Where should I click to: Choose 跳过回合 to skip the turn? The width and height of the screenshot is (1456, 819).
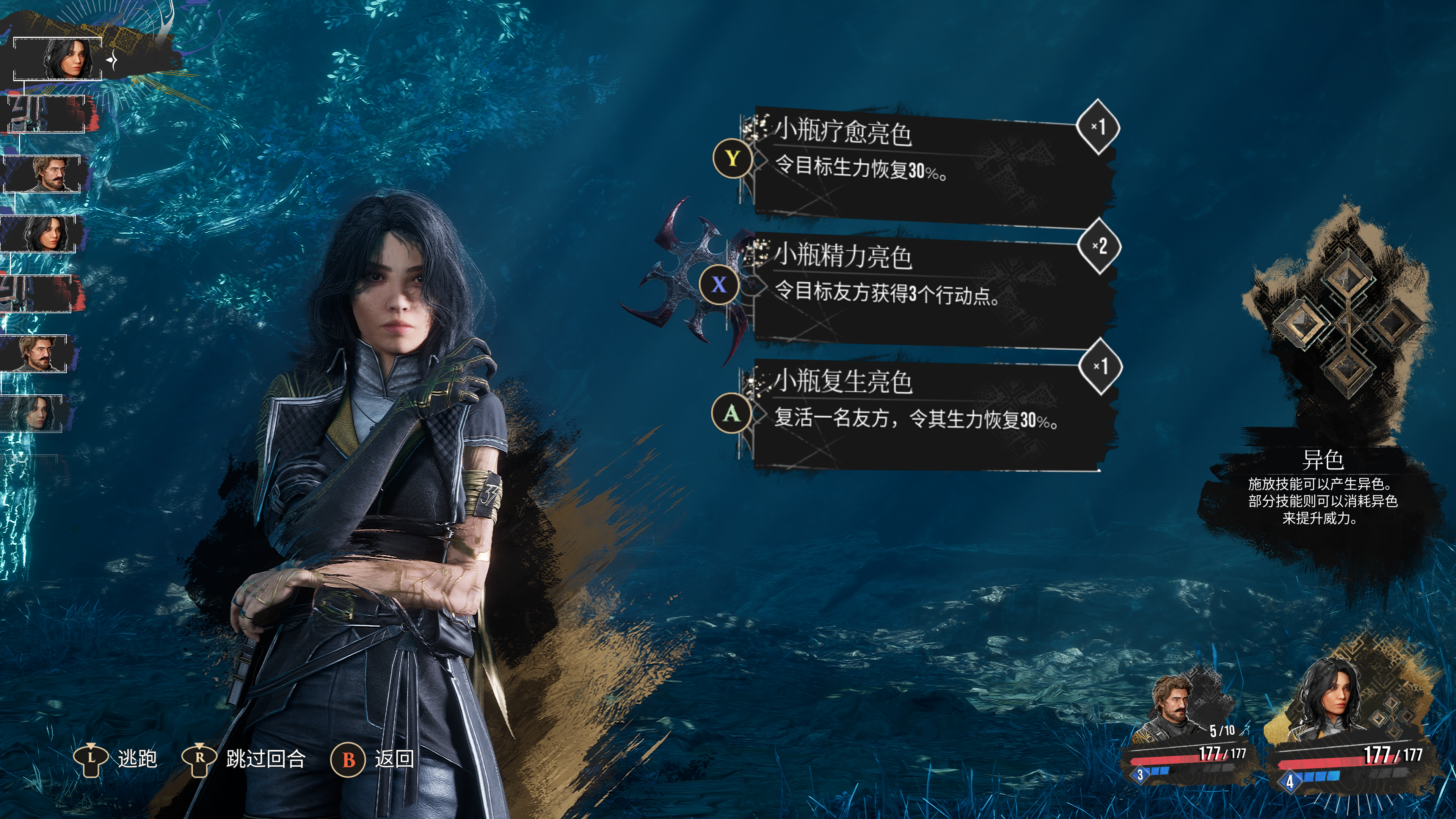point(244,758)
